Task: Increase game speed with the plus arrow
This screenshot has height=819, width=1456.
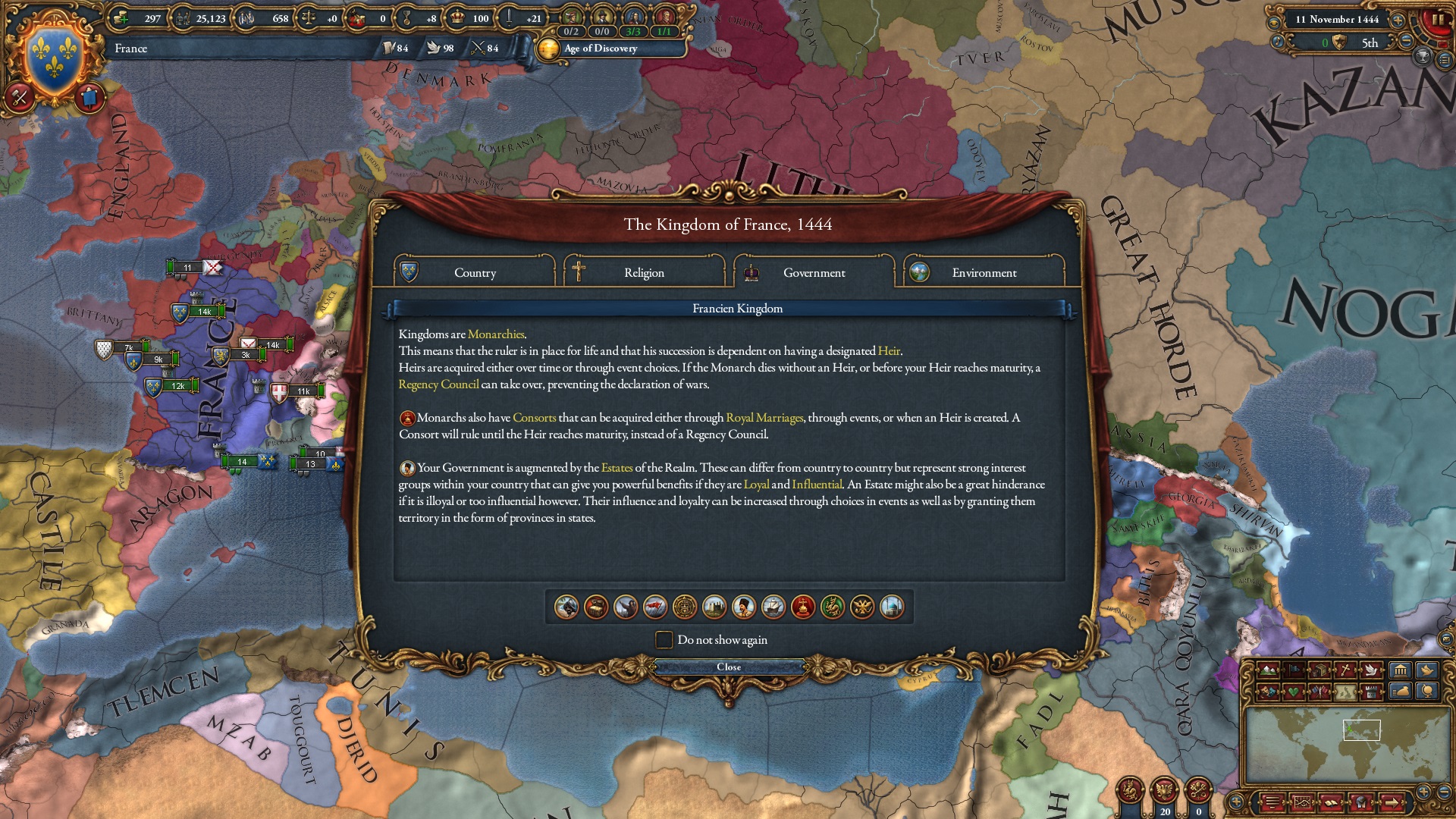Action: coord(1398,20)
